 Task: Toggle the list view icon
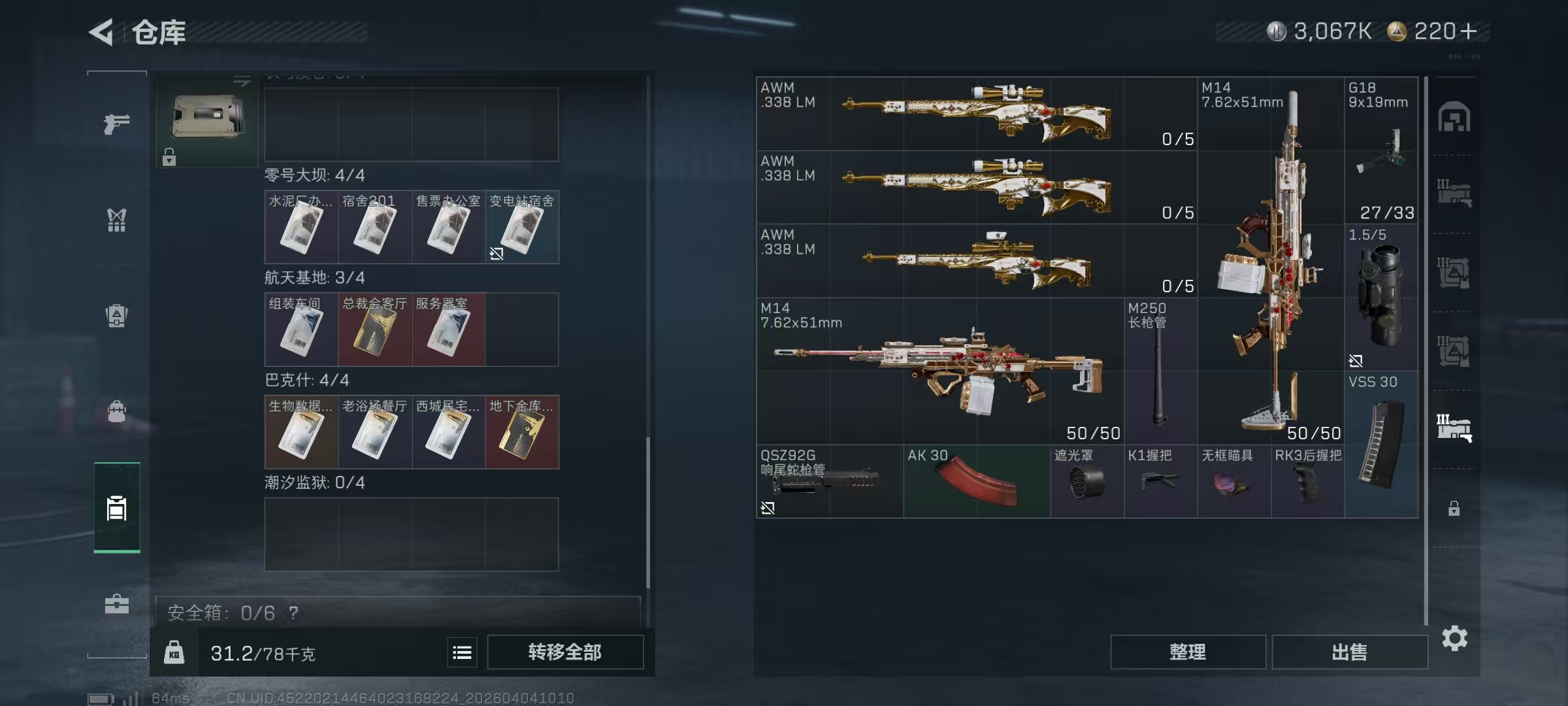click(462, 652)
